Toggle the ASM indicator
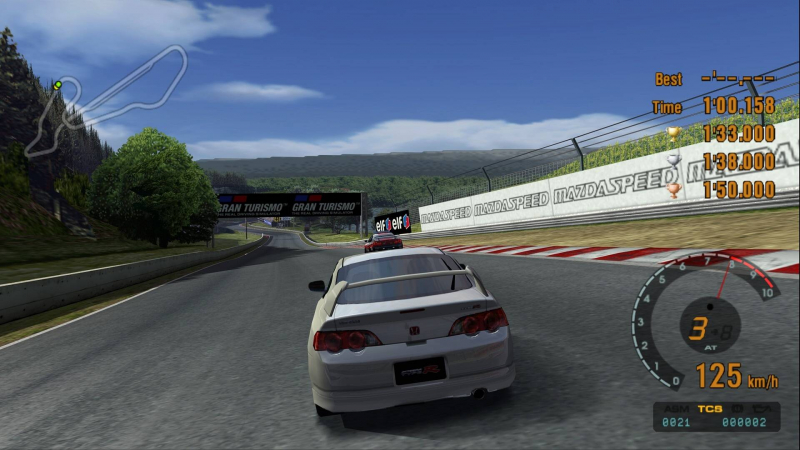The image size is (800, 450). (x=679, y=409)
